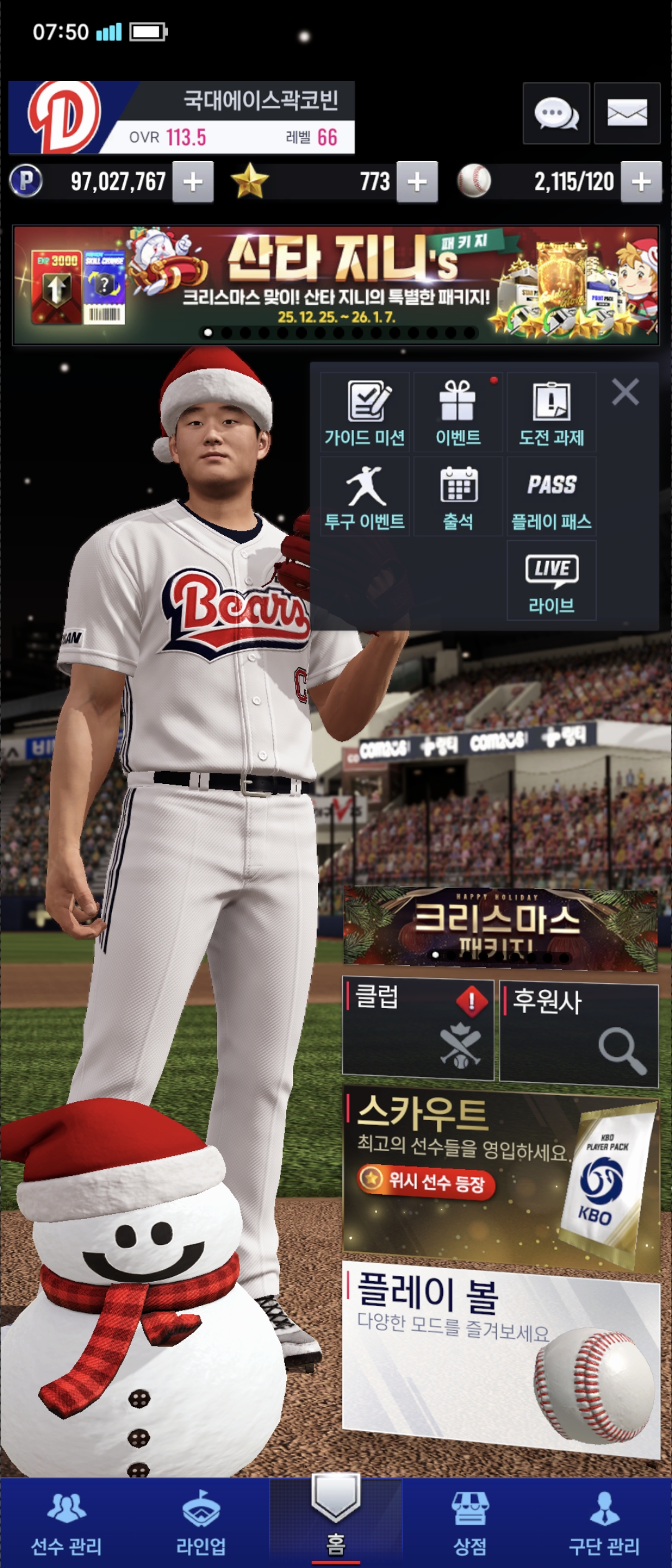Screen dimensions: 672x1568
Task: Select 플레이 볼 to play ball
Action: (501, 1356)
